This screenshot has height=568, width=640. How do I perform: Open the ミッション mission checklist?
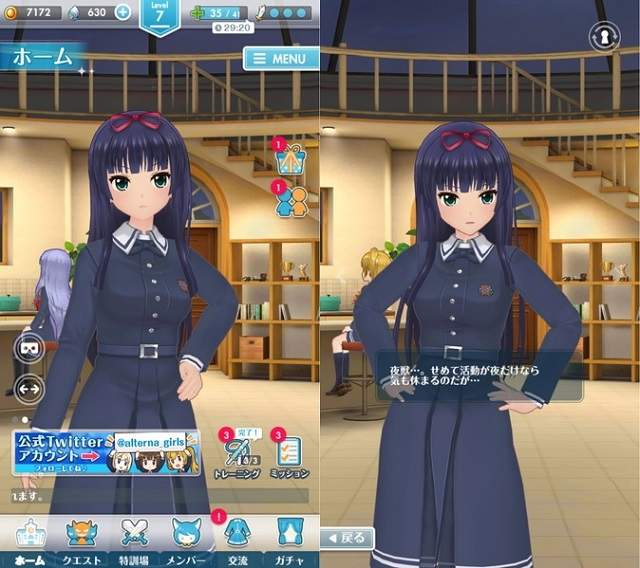289,455
